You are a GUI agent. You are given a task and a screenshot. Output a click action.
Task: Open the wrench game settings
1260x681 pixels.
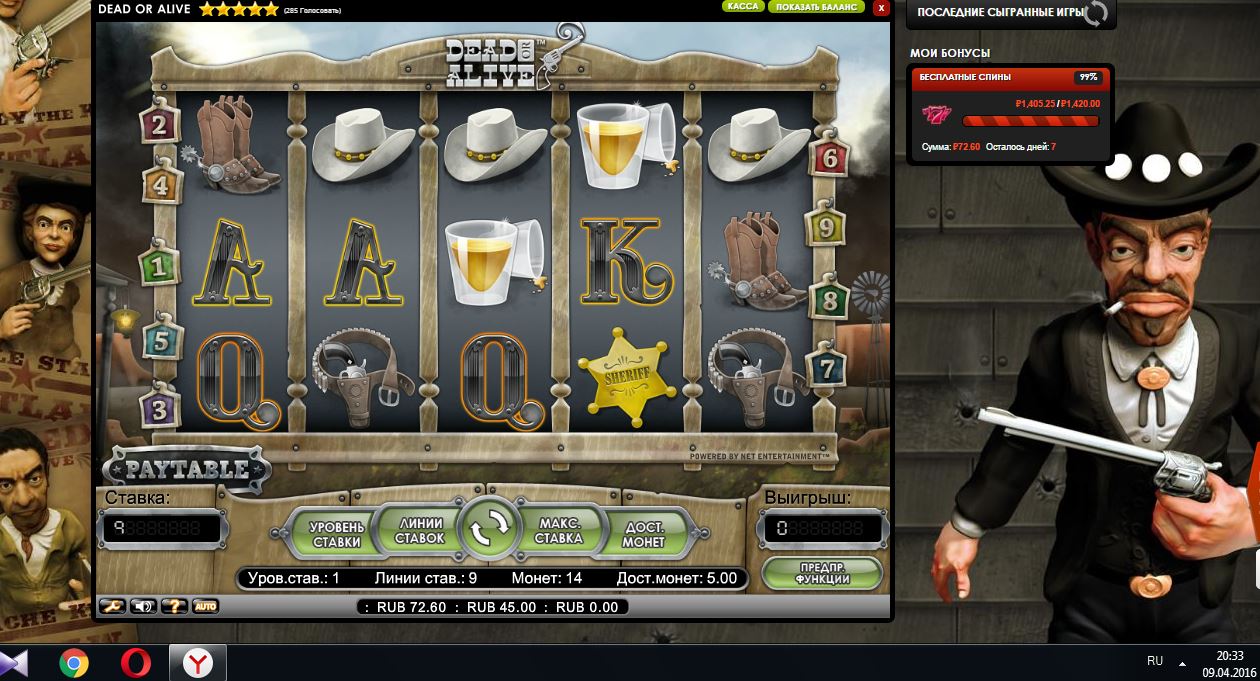[112, 606]
